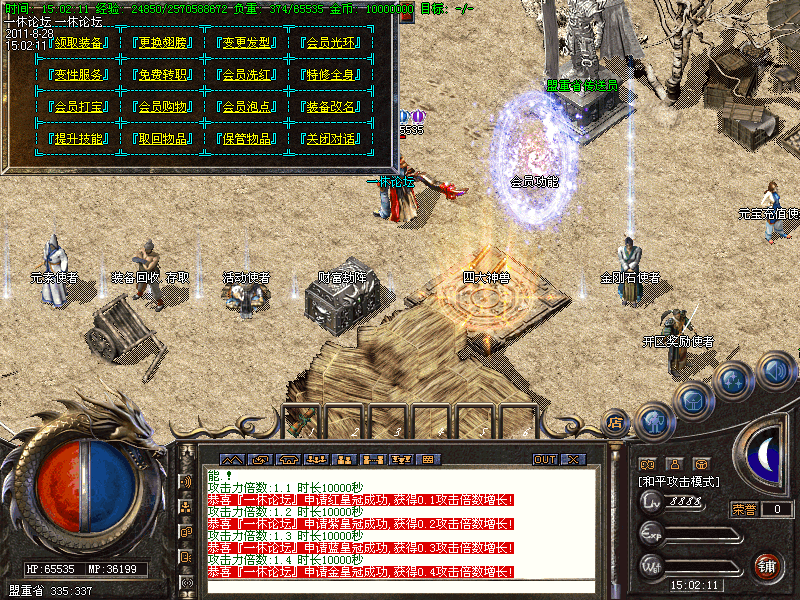This screenshot has height=600, width=800.
Task: Select the 提升技能 skill upgrade option
Action: pyautogui.click(x=79, y=139)
